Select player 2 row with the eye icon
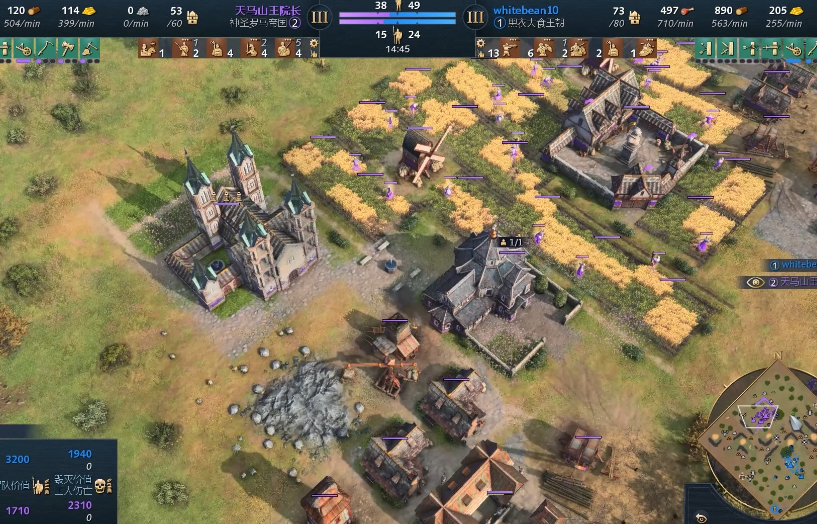817x524 pixels. coord(785,282)
